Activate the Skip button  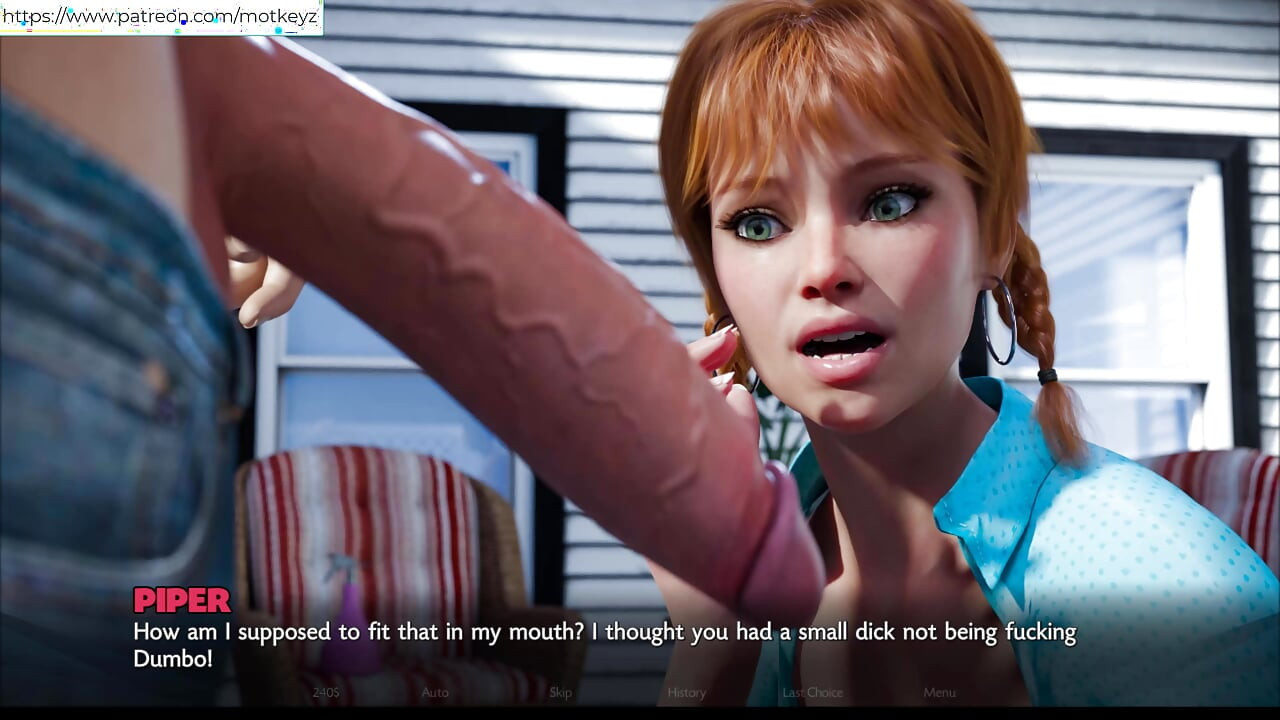click(560, 692)
